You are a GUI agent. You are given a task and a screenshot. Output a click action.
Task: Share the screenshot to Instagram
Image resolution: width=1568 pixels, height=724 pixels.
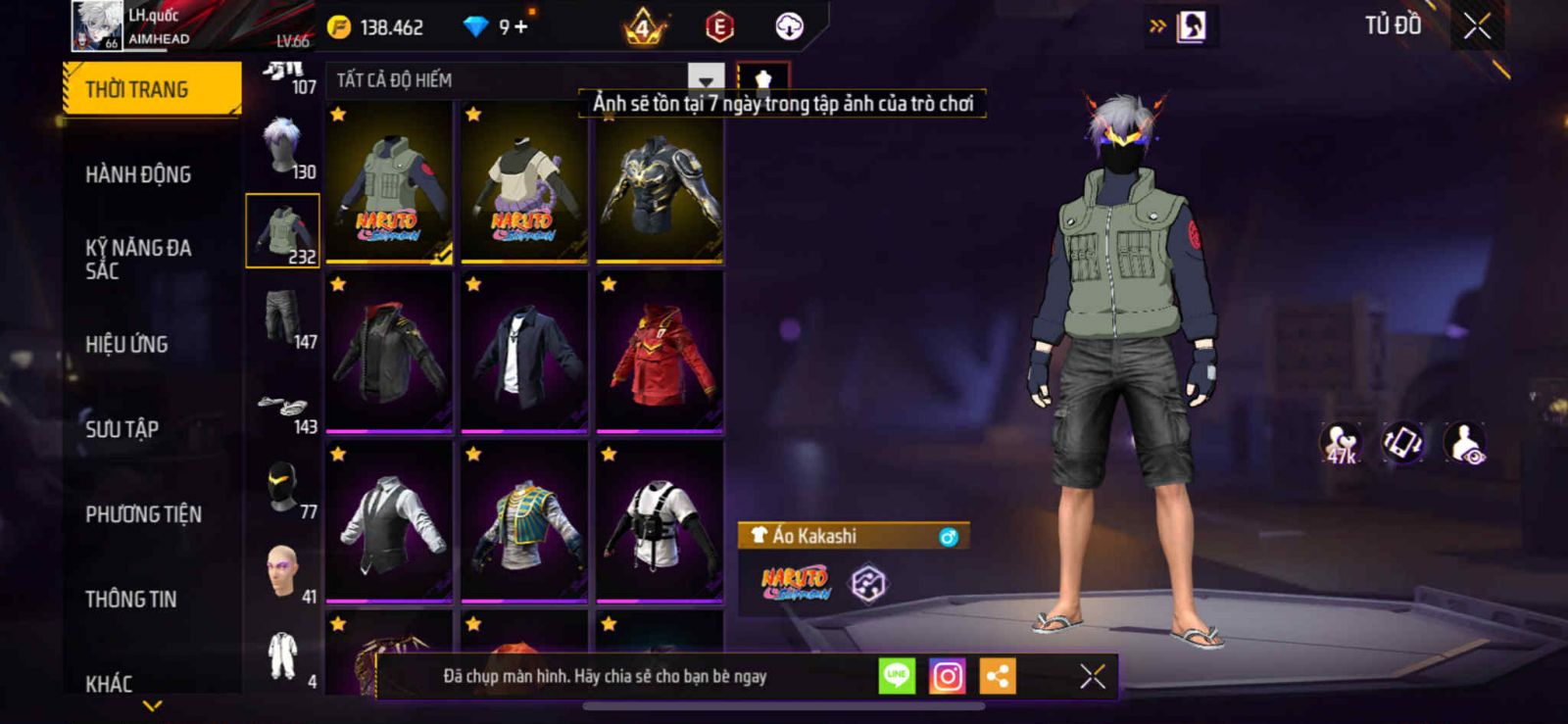tap(947, 676)
